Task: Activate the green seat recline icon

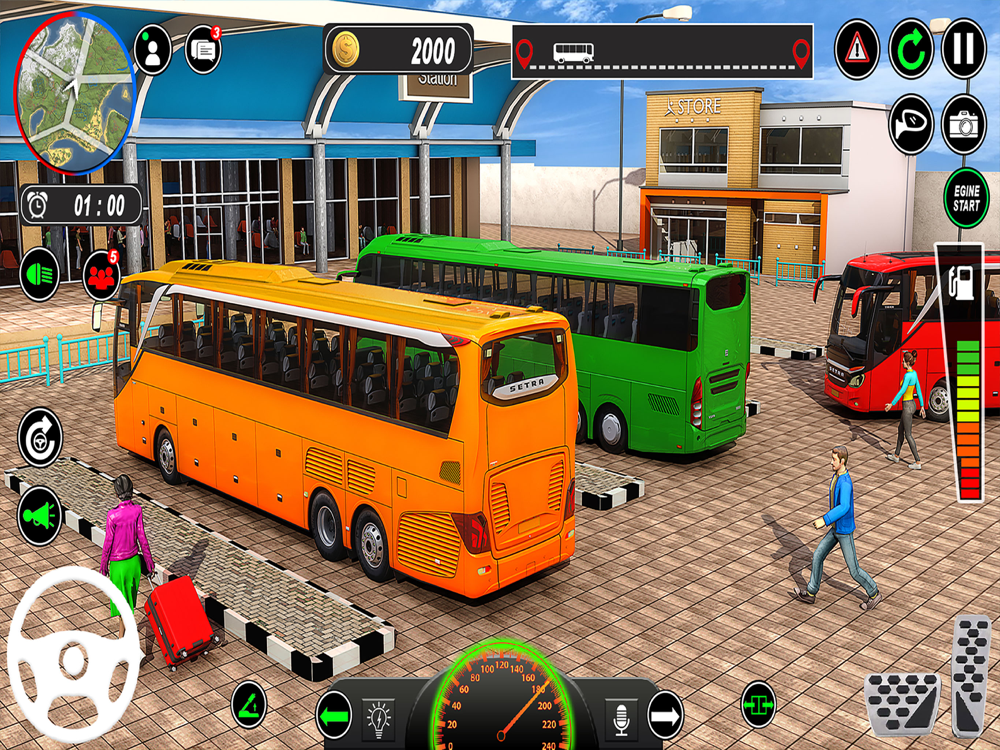Action: (249, 704)
